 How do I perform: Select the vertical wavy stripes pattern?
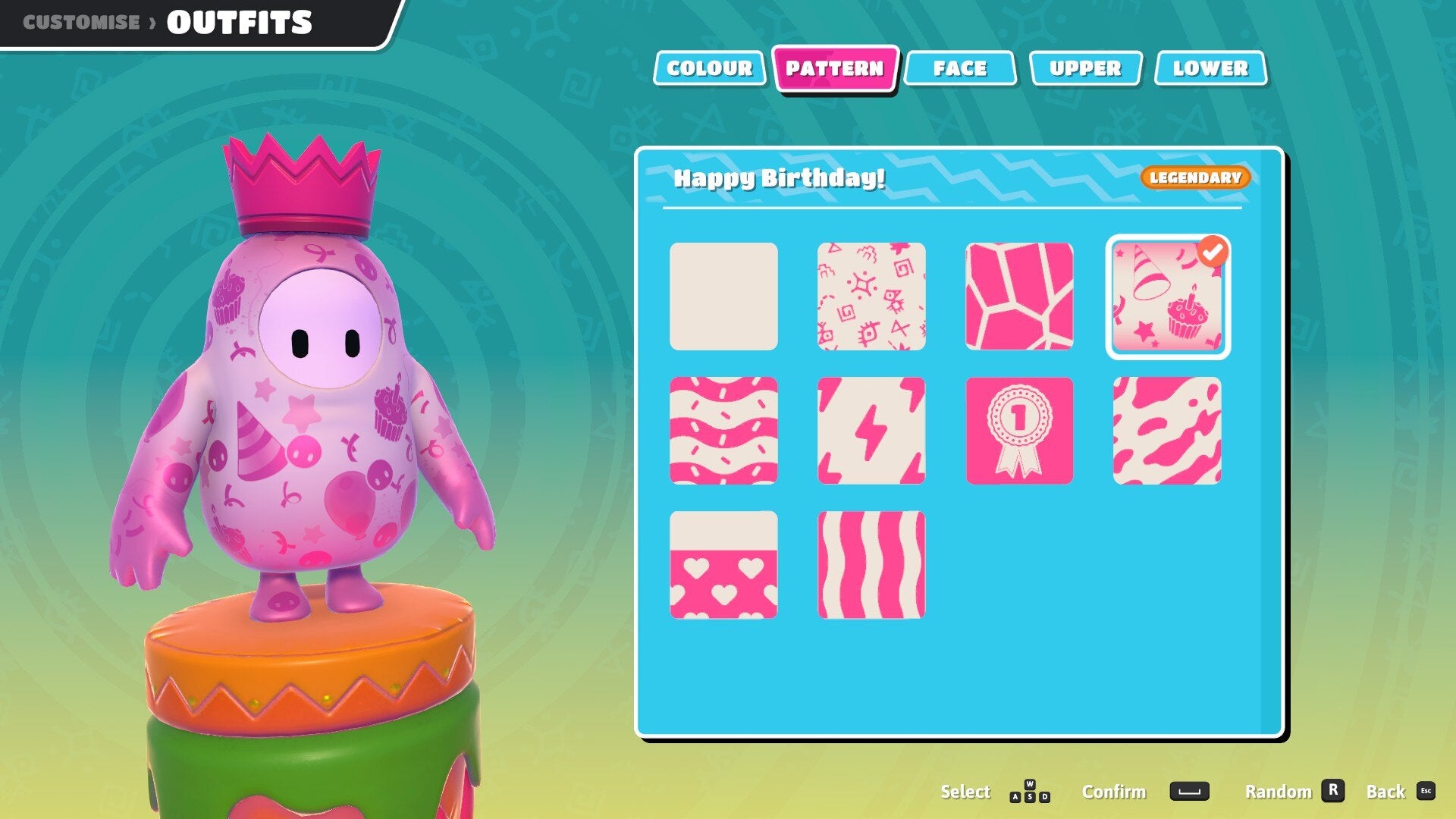coord(871,563)
